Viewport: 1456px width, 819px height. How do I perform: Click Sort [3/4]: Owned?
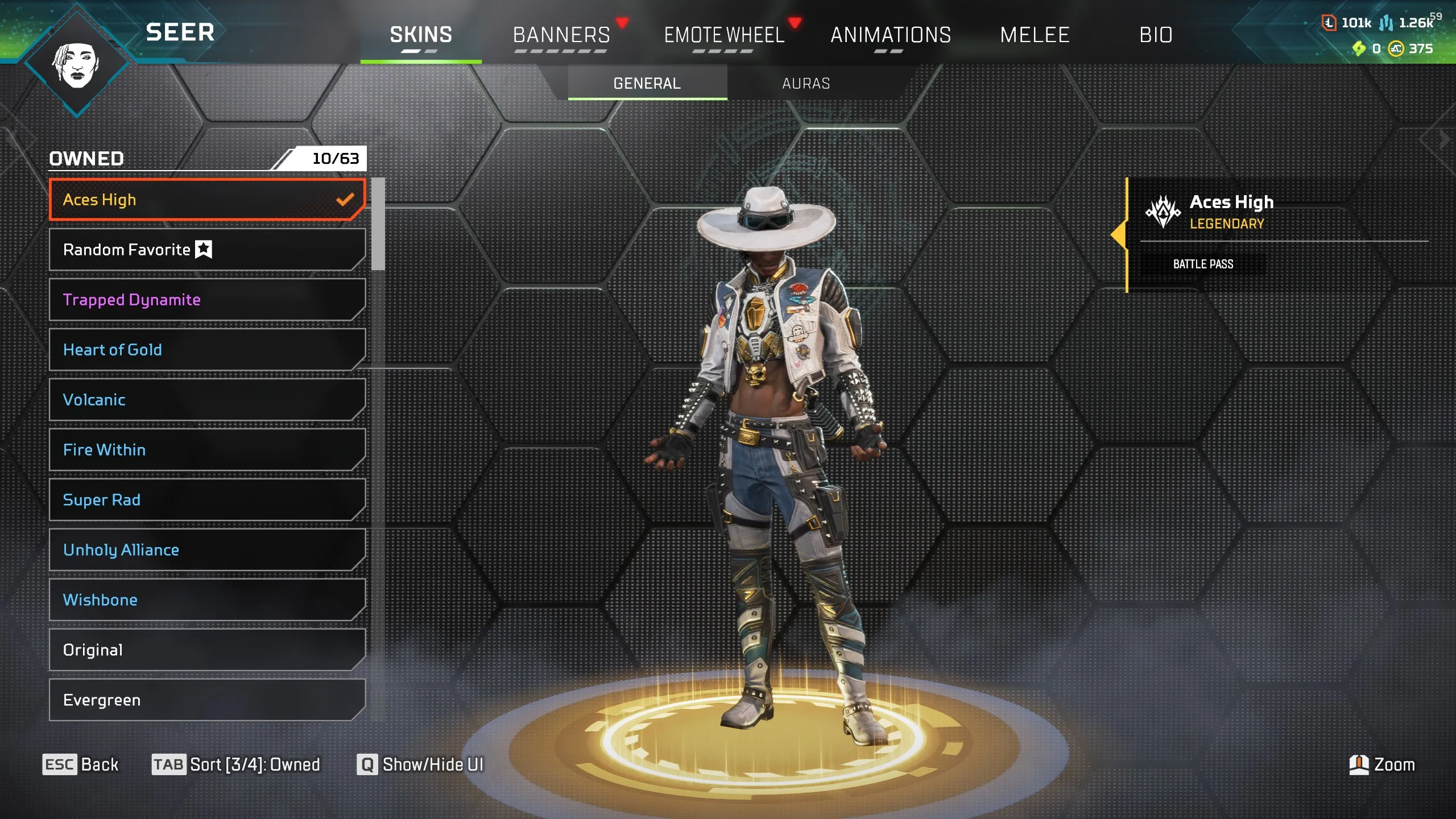tap(236, 765)
